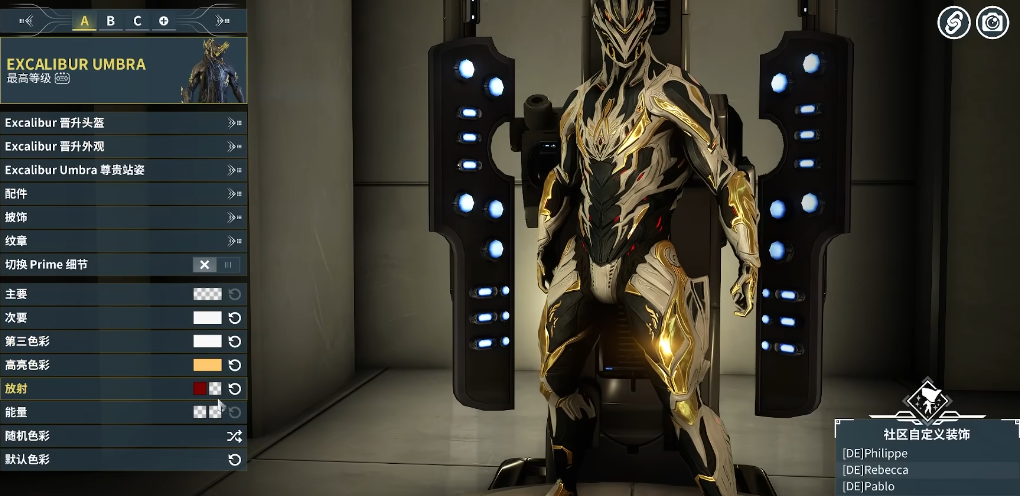Click the chain link icon button

click(953, 22)
